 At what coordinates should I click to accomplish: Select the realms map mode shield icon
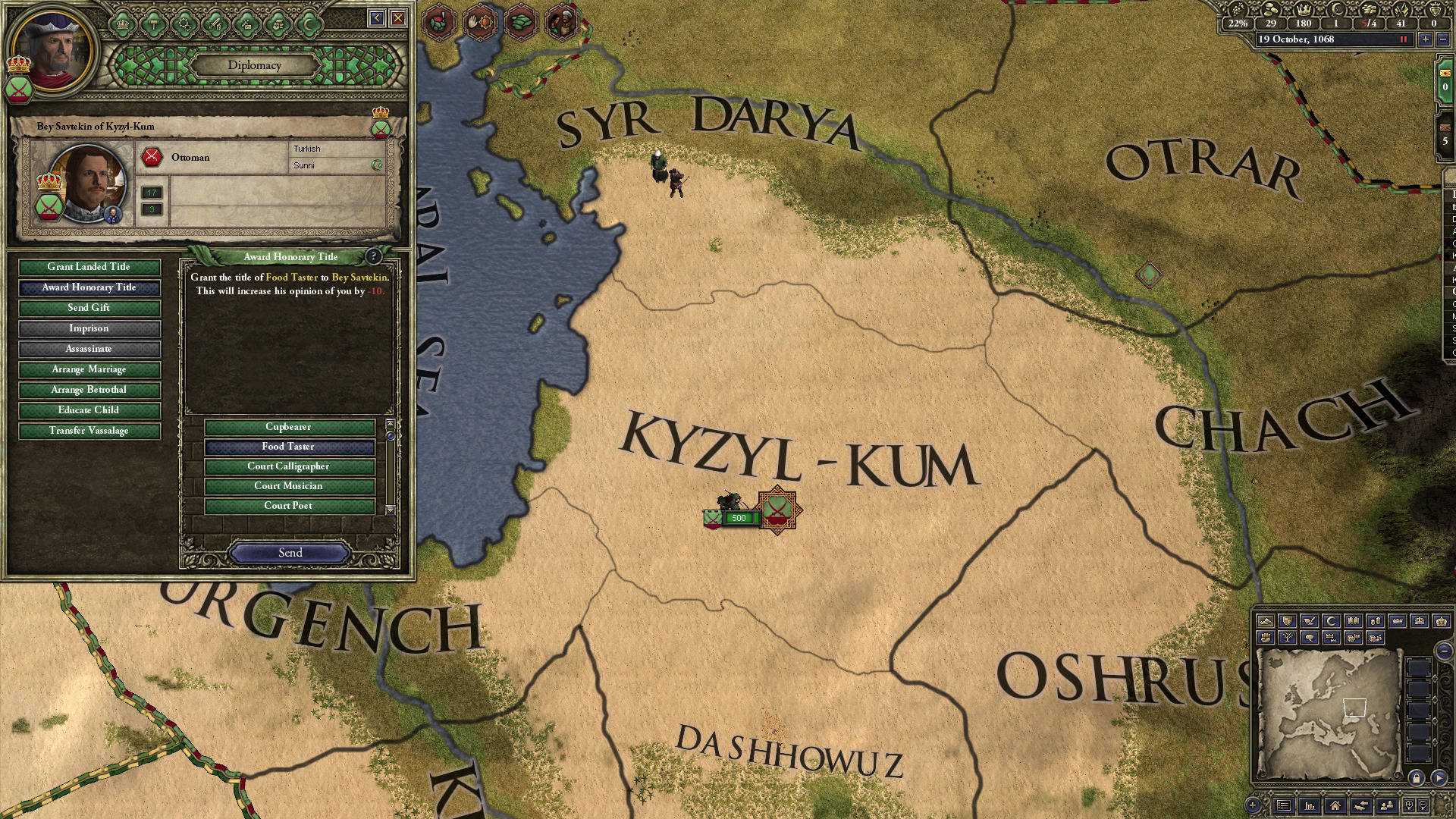pyautogui.click(x=1287, y=622)
